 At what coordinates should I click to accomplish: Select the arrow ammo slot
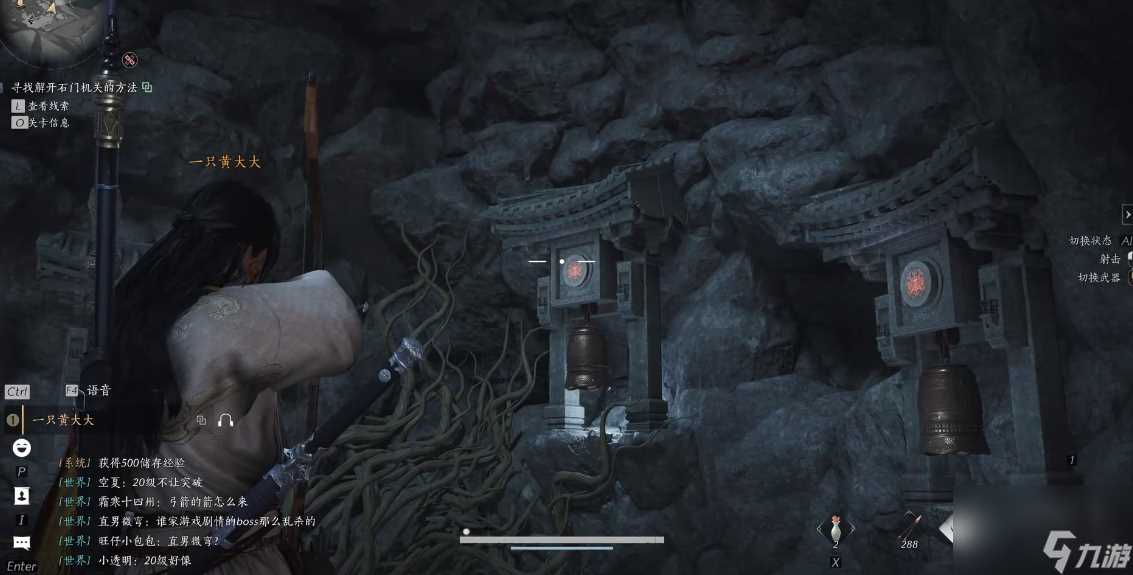(x=910, y=525)
